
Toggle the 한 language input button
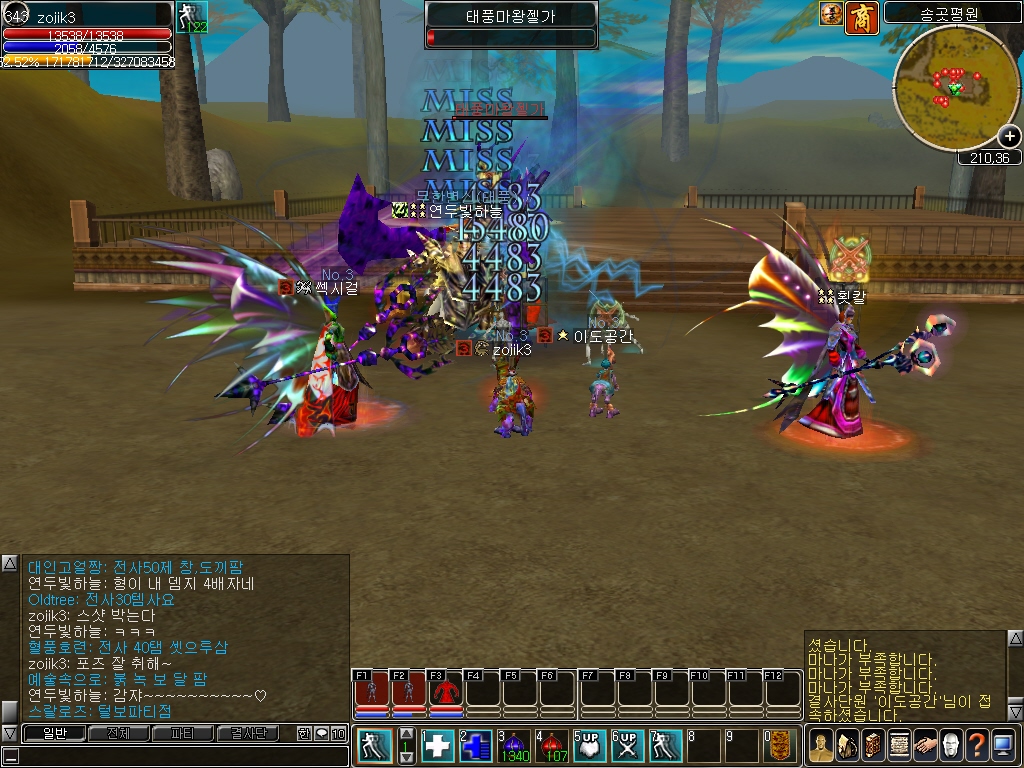[x=305, y=733]
